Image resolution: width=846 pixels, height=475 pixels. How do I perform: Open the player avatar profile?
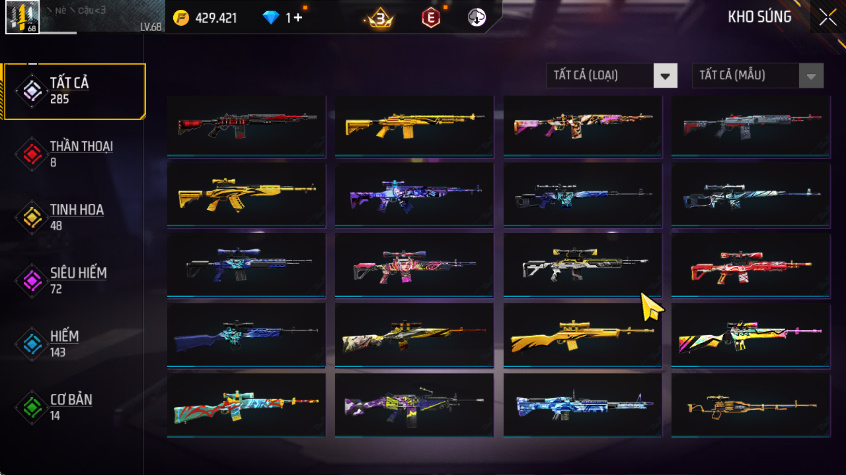pyautogui.click(x=22, y=17)
